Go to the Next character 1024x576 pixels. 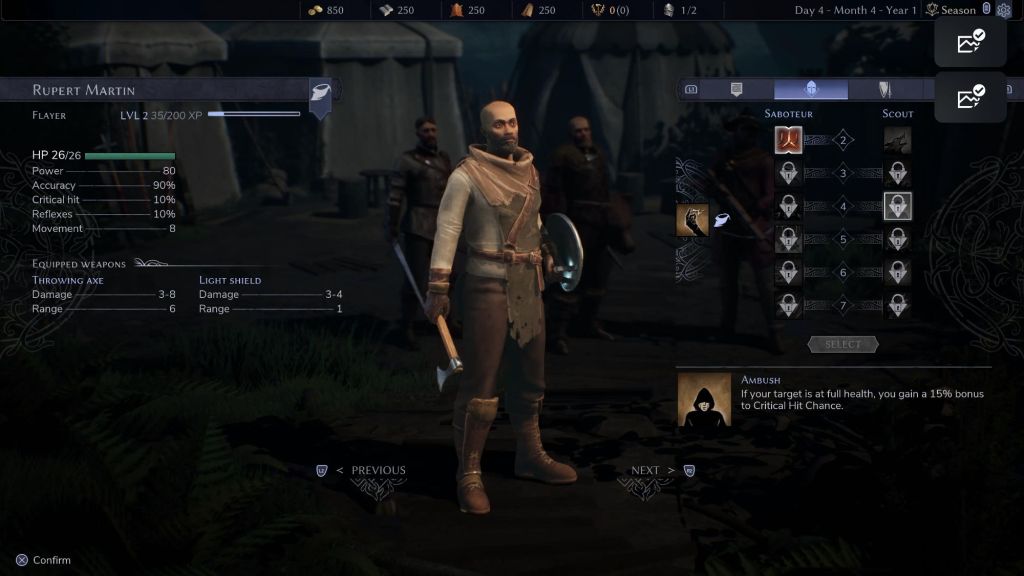pos(646,470)
